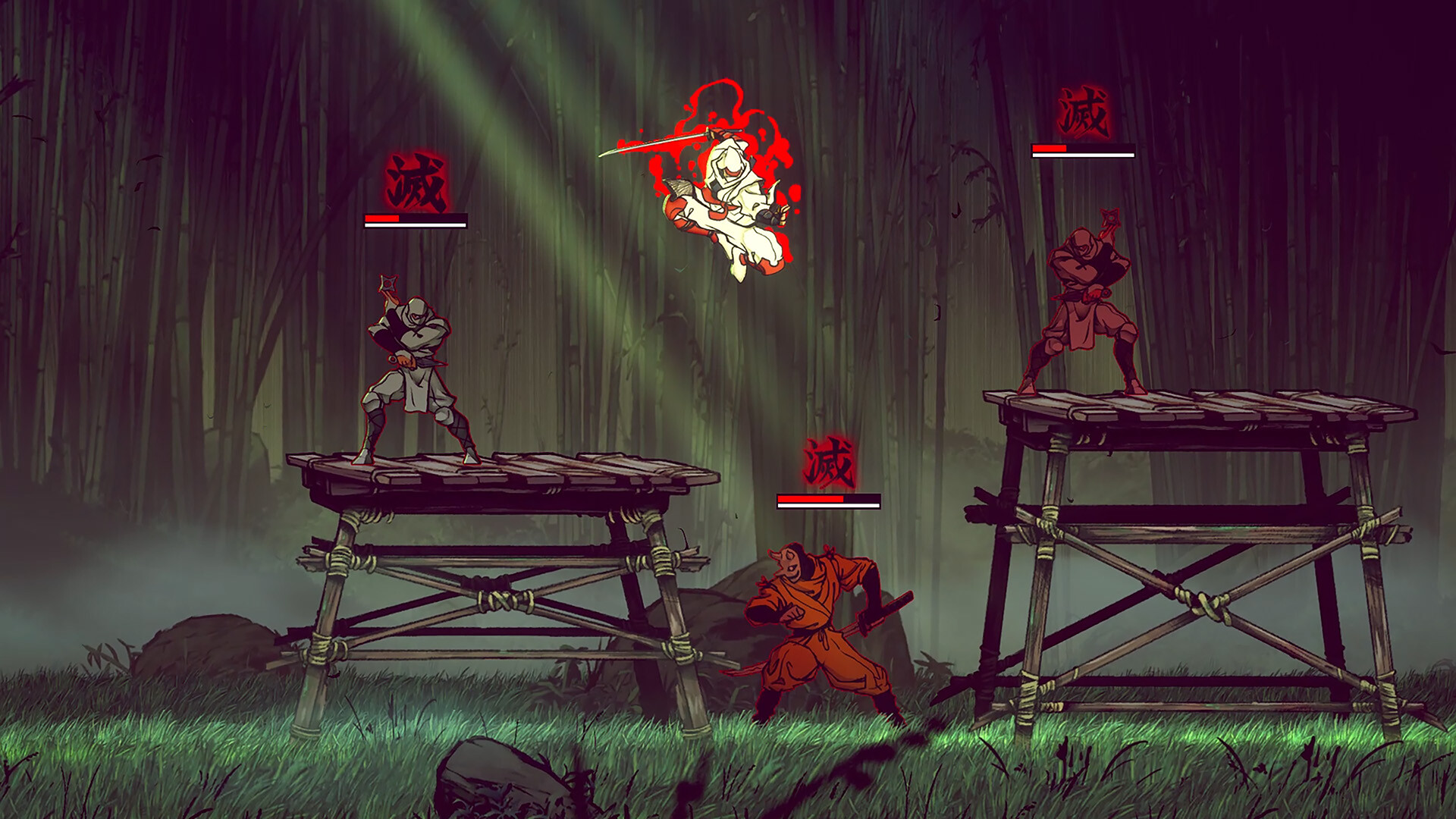Image resolution: width=1456 pixels, height=819 pixels.
Task: Click the shuriken held by the left ninja
Action: click(x=388, y=282)
